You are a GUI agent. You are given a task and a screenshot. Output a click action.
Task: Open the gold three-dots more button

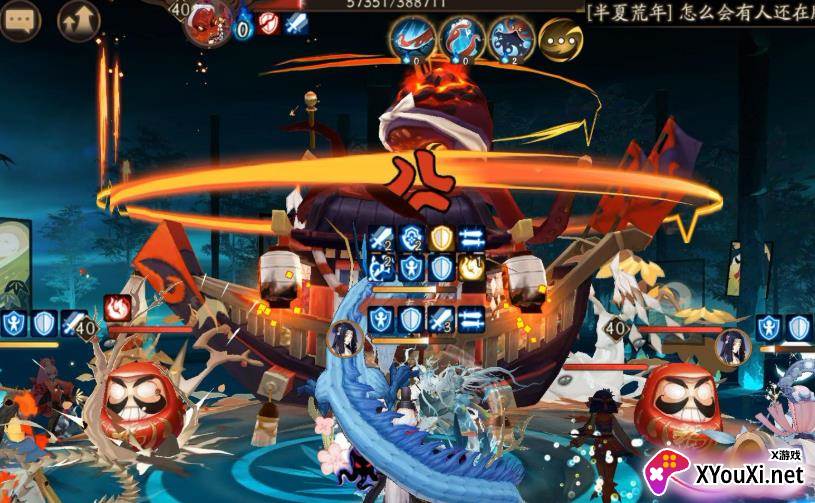(x=561, y=40)
